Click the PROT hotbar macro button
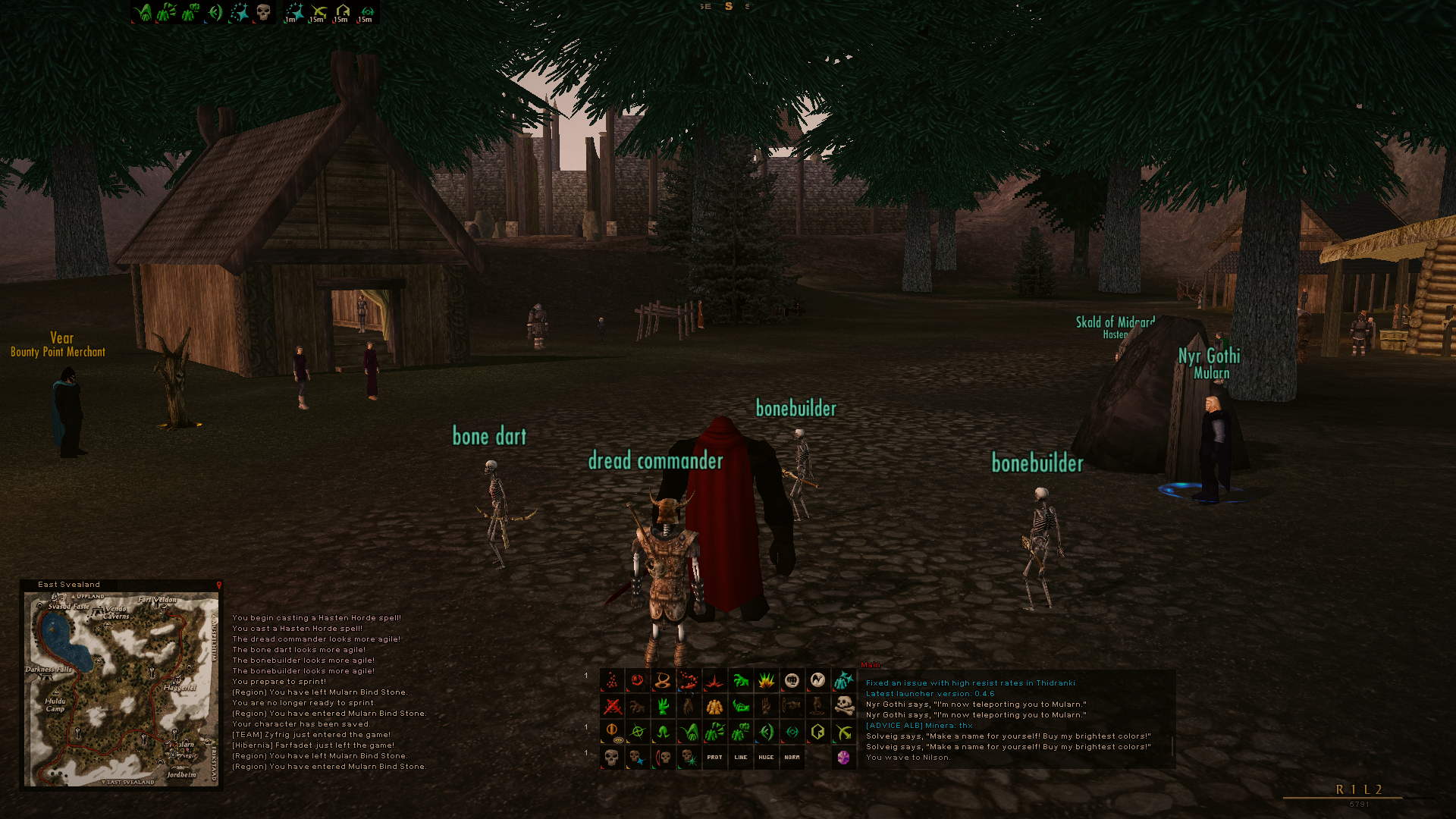Screen dimensions: 1456x819 tap(714, 757)
